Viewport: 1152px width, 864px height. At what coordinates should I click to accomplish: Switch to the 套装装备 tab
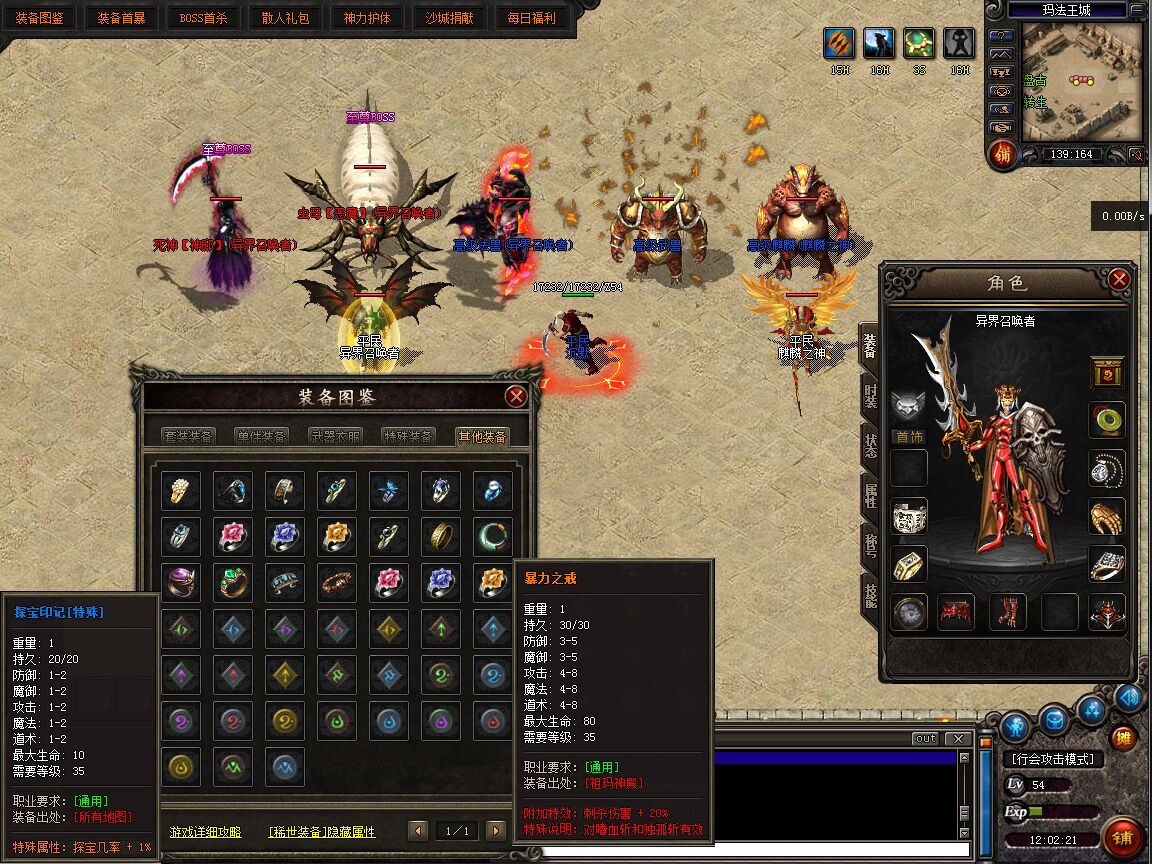[188, 436]
